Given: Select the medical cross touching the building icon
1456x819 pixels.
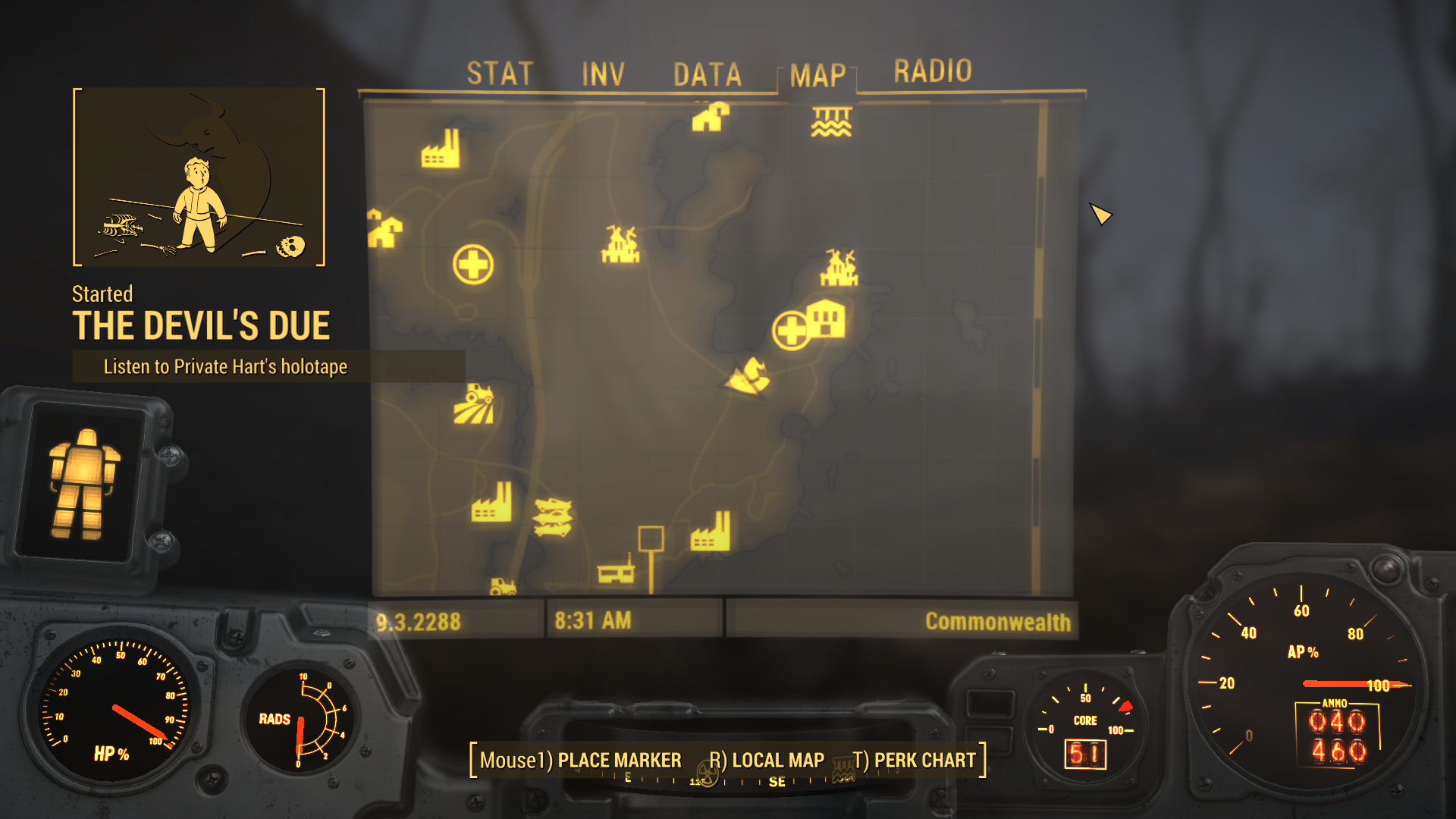Looking at the screenshot, I should 791,331.
